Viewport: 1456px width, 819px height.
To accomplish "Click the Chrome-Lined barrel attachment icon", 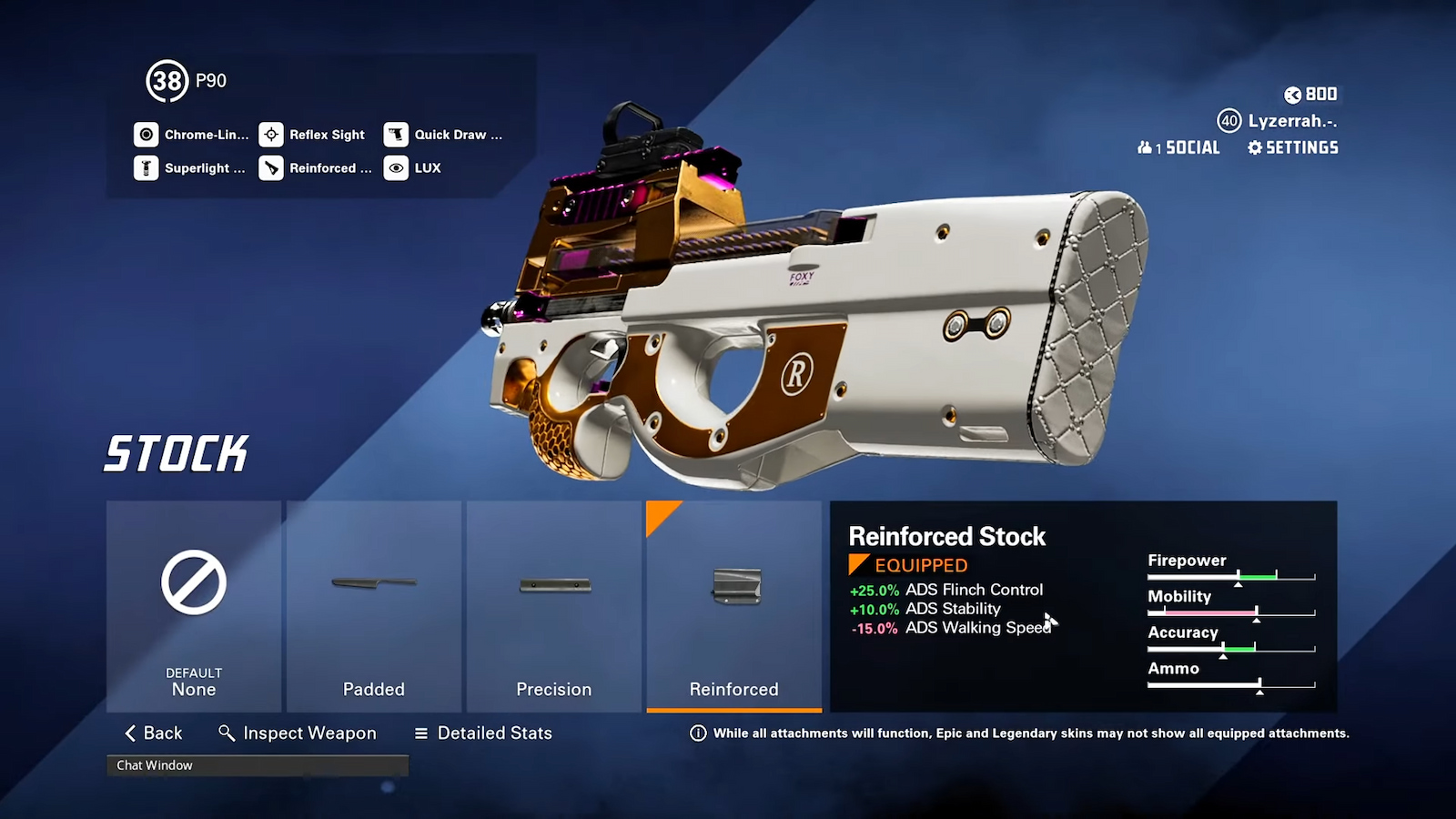I will pyautogui.click(x=147, y=134).
